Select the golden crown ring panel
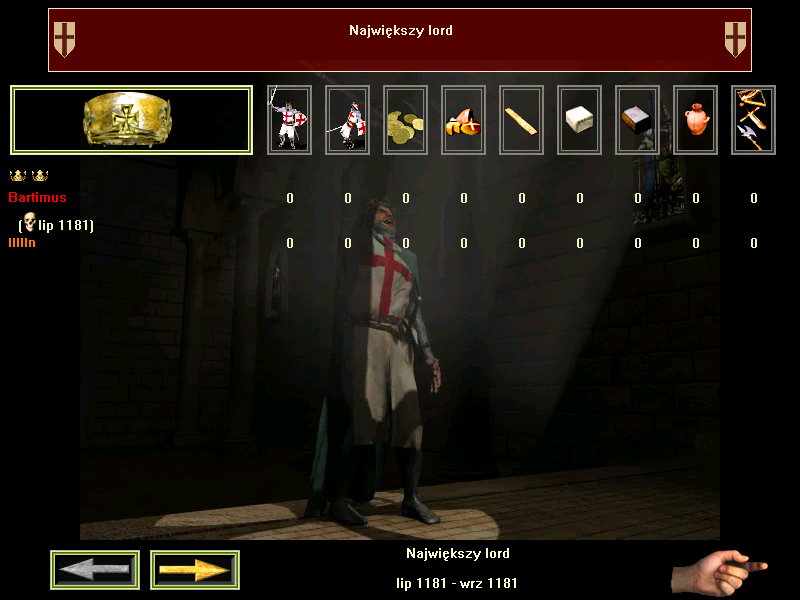This screenshot has height=600, width=800. [131, 120]
